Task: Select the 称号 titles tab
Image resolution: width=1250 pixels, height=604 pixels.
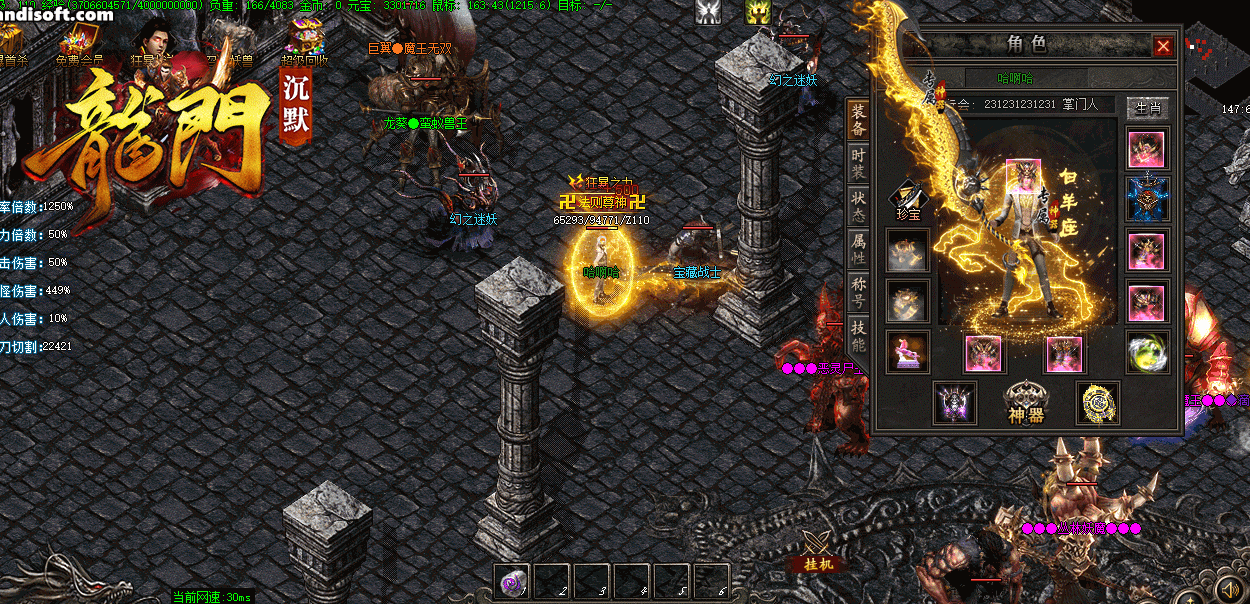Action: point(858,293)
